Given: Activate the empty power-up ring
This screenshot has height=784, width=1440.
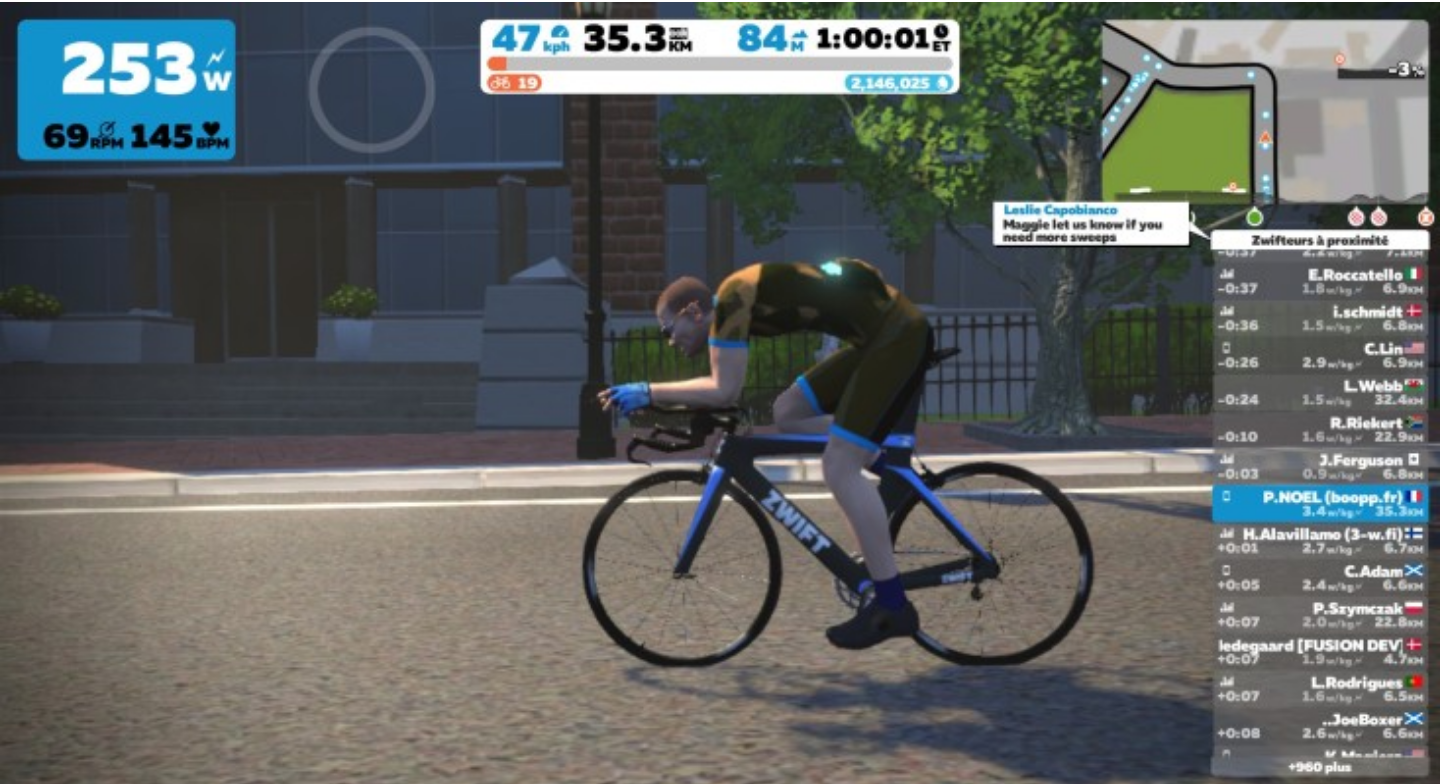Looking at the screenshot, I should coord(371,90).
